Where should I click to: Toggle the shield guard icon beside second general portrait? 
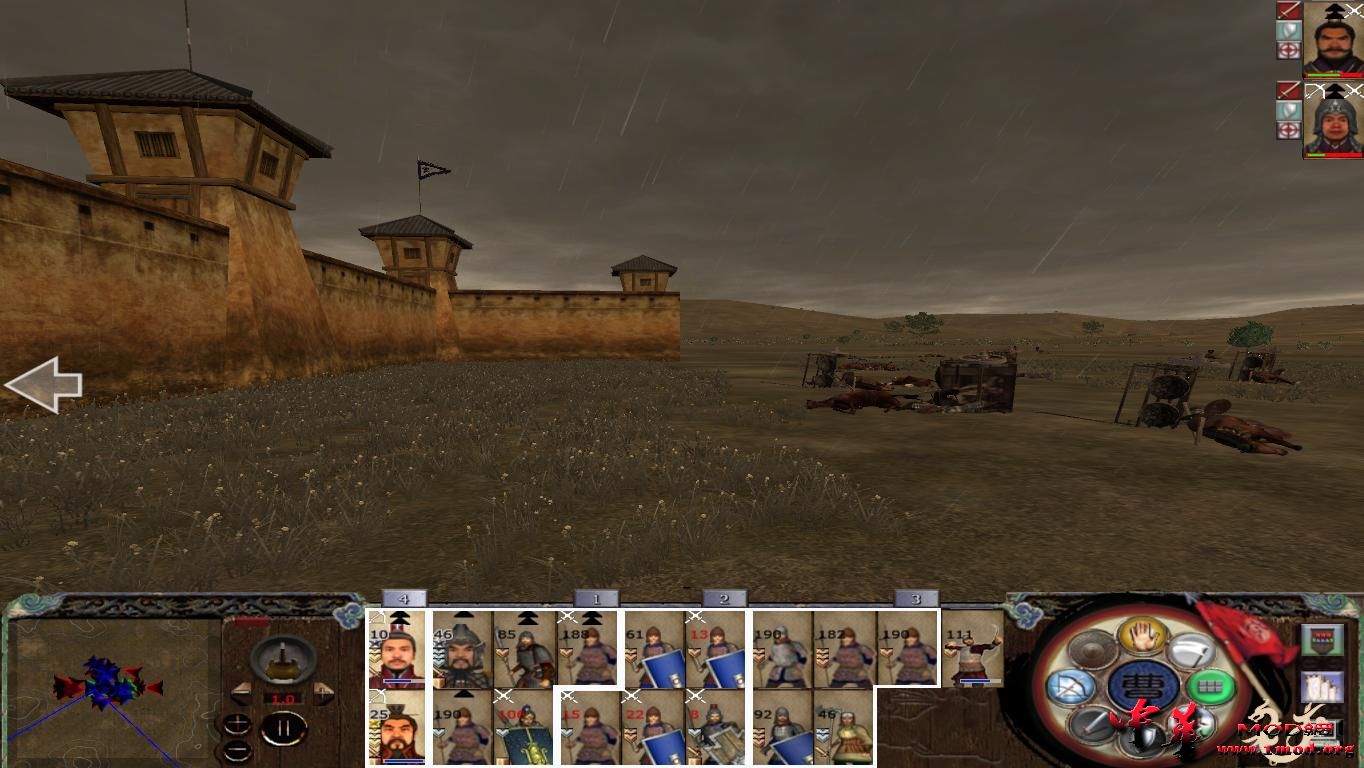click(x=1287, y=110)
